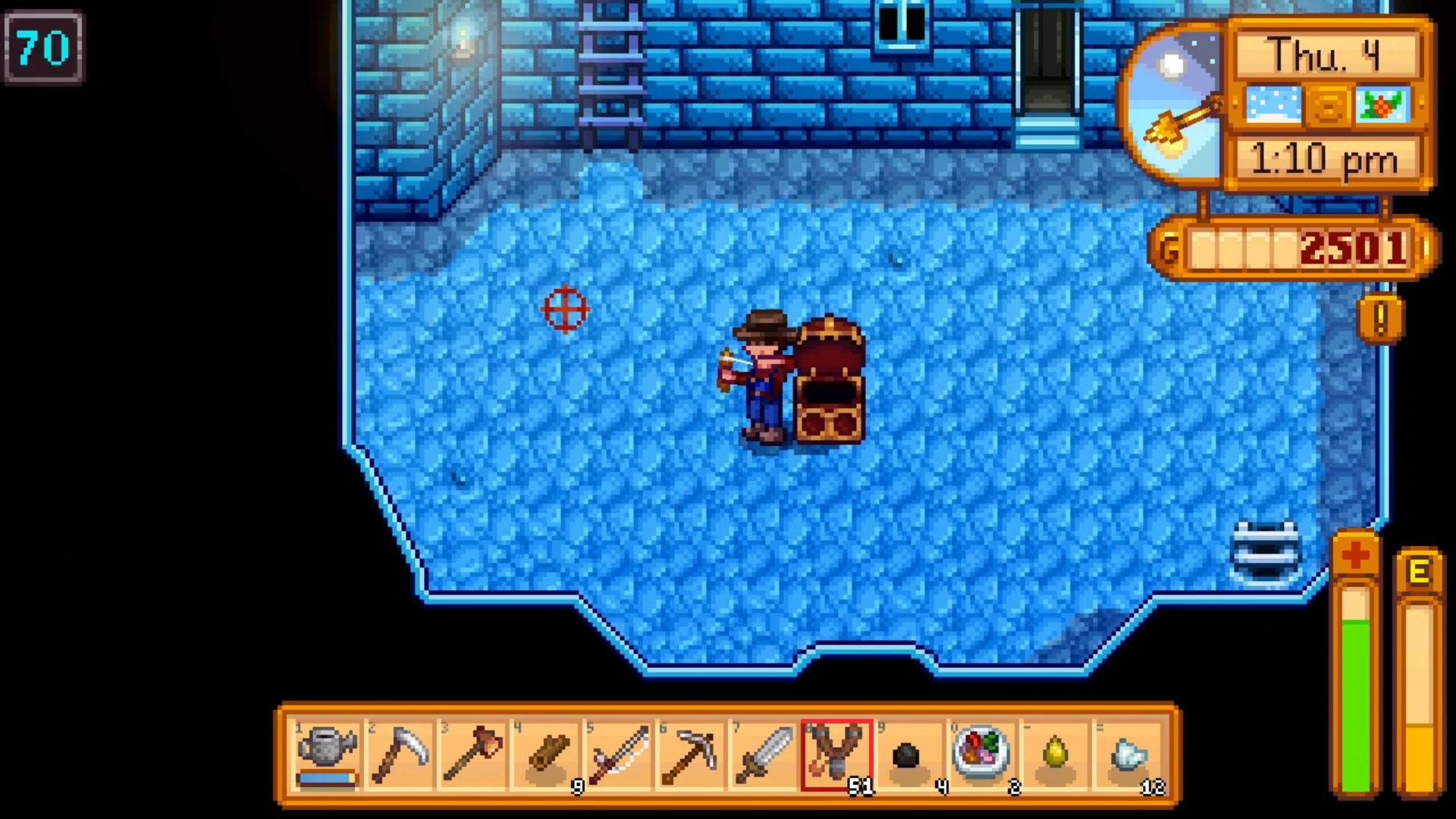
Task: Click the wood stack showing 9
Action: (548, 751)
